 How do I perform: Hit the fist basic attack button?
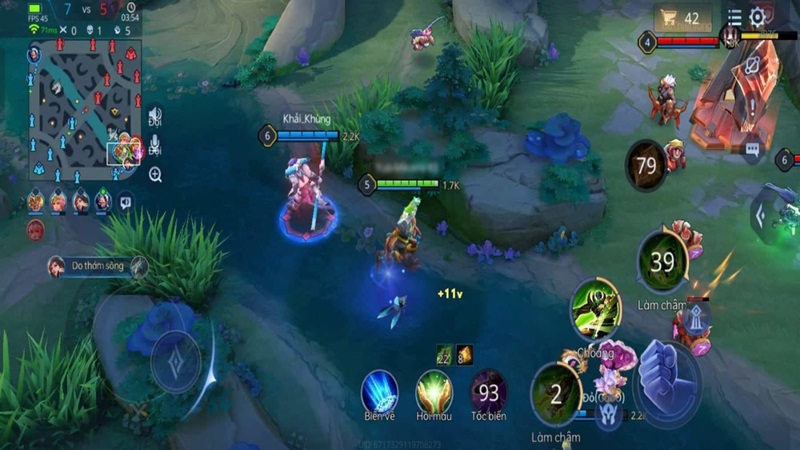pyautogui.click(x=666, y=376)
